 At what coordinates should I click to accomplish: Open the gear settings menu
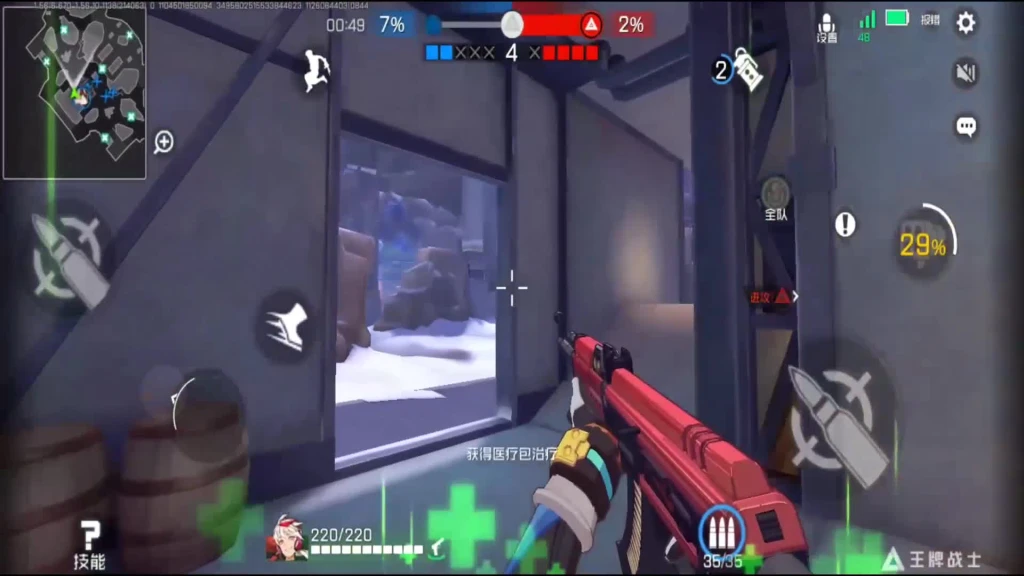[965, 23]
